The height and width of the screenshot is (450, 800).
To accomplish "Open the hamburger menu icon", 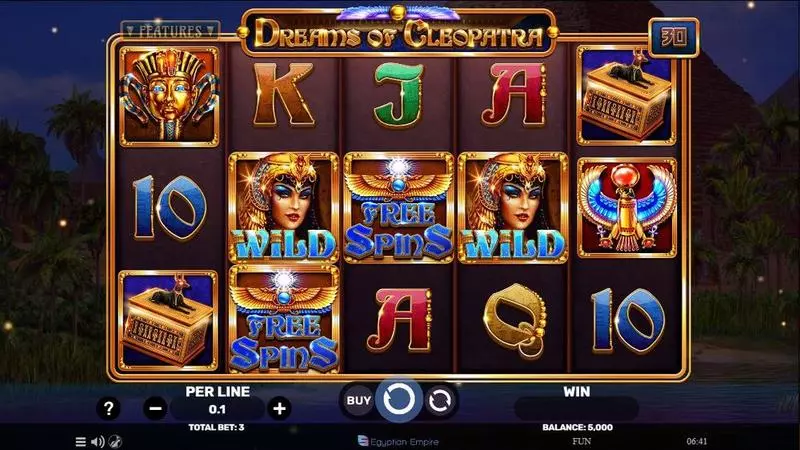I will coord(81,440).
